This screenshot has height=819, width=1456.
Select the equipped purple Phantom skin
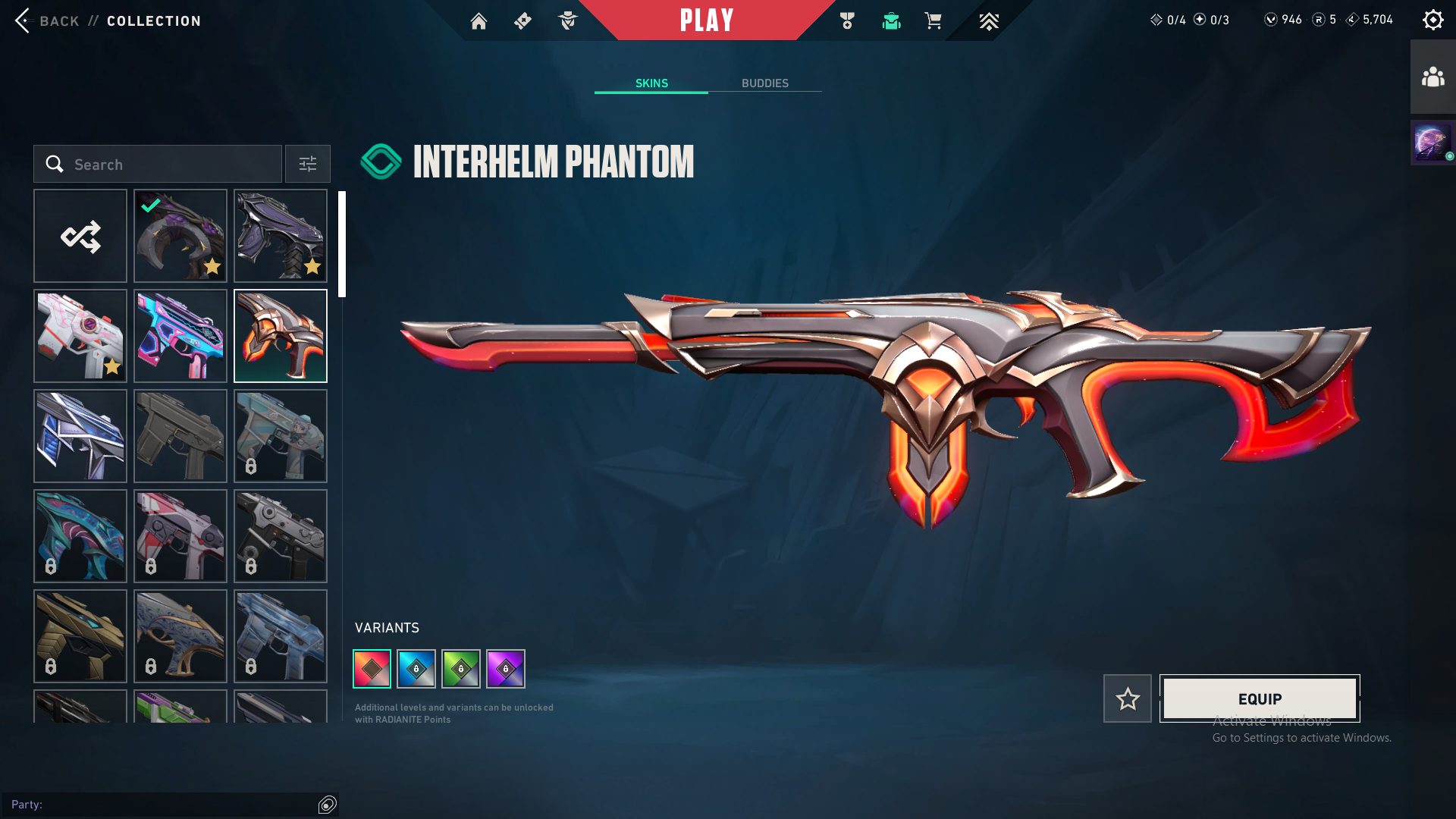180,237
